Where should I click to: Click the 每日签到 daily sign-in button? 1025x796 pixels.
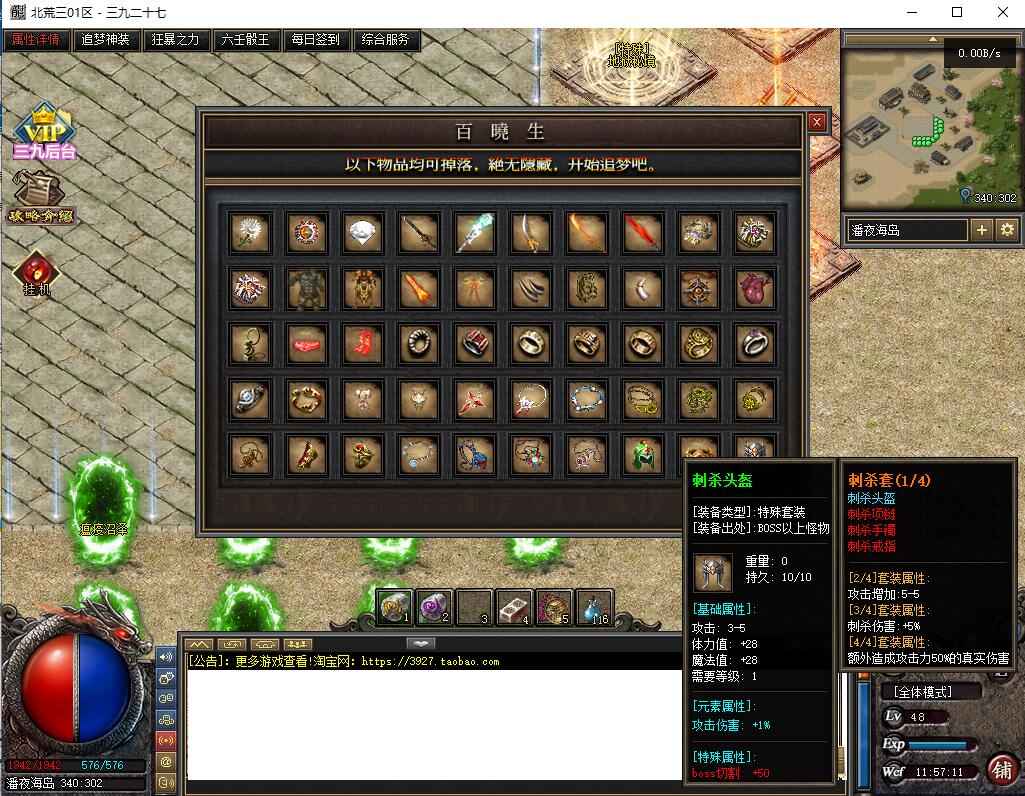pos(315,40)
